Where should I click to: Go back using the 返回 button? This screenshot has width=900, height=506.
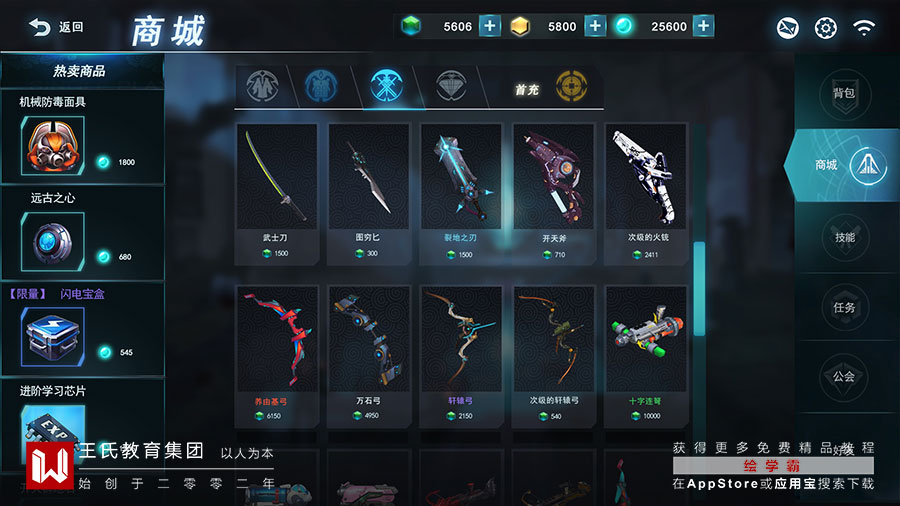(56, 27)
